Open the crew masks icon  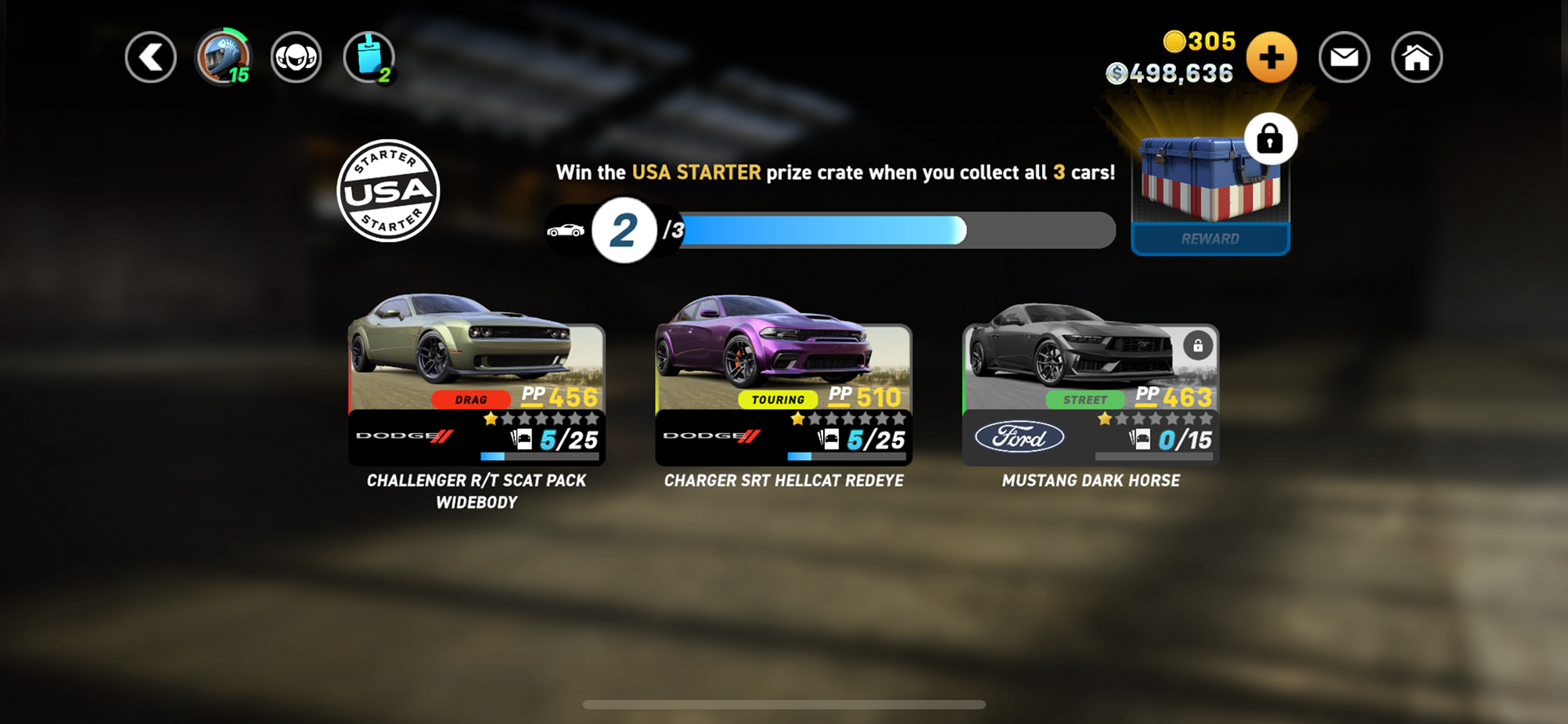[296, 58]
